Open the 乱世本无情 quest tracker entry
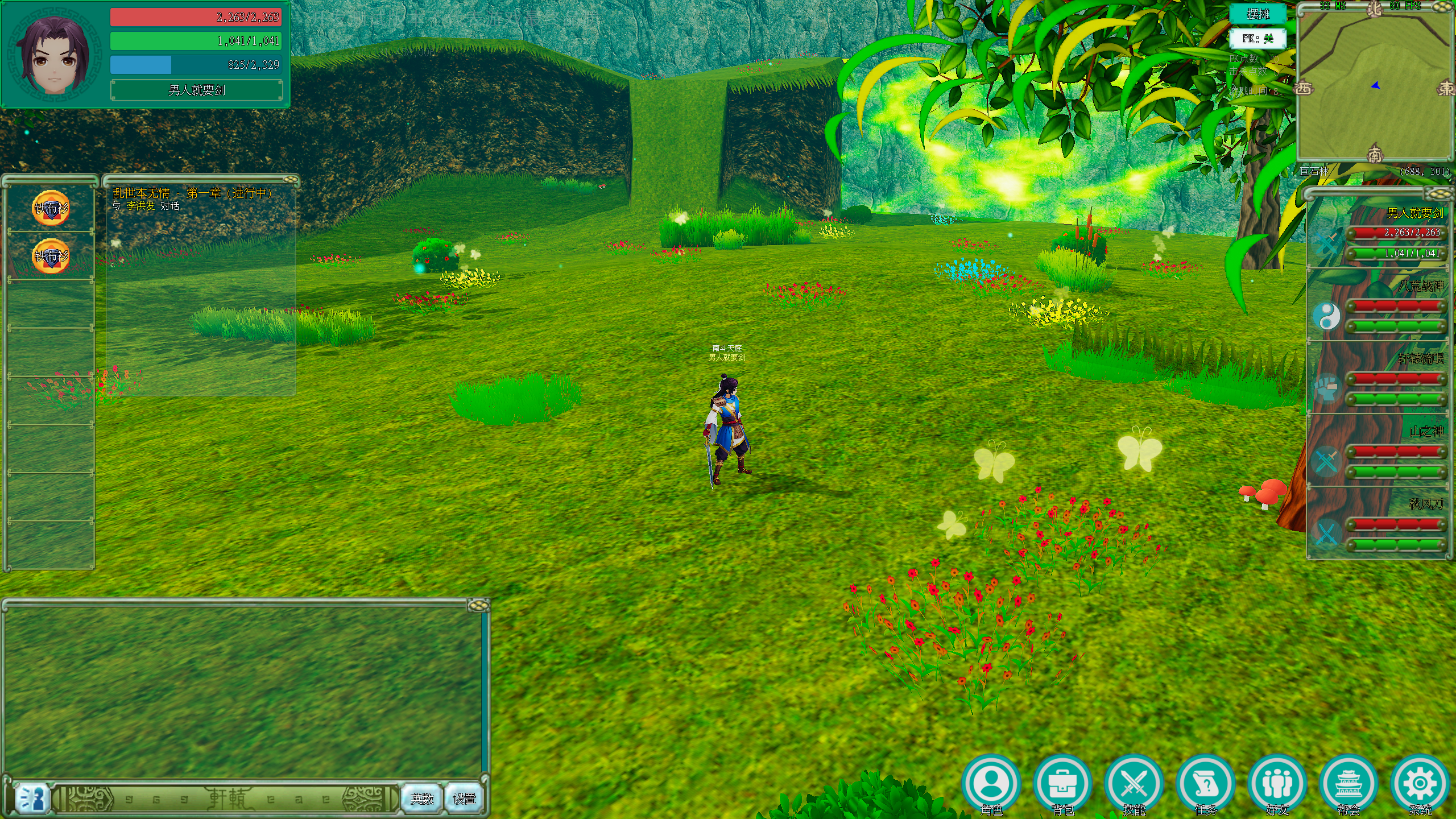The image size is (1456, 819). coord(192,193)
